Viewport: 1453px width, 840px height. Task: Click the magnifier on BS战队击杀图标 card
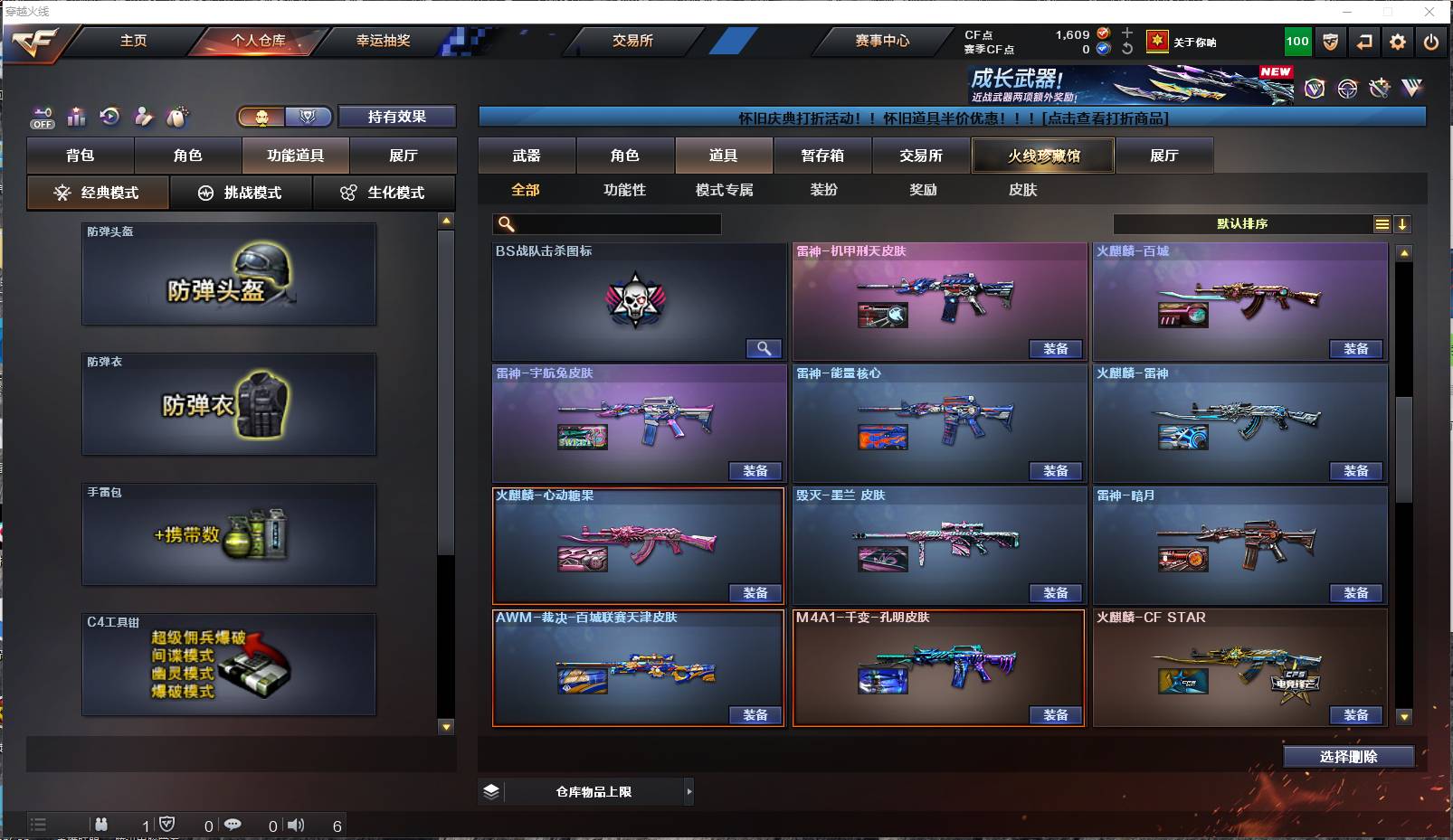pyautogui.click(x=764, y=348)
